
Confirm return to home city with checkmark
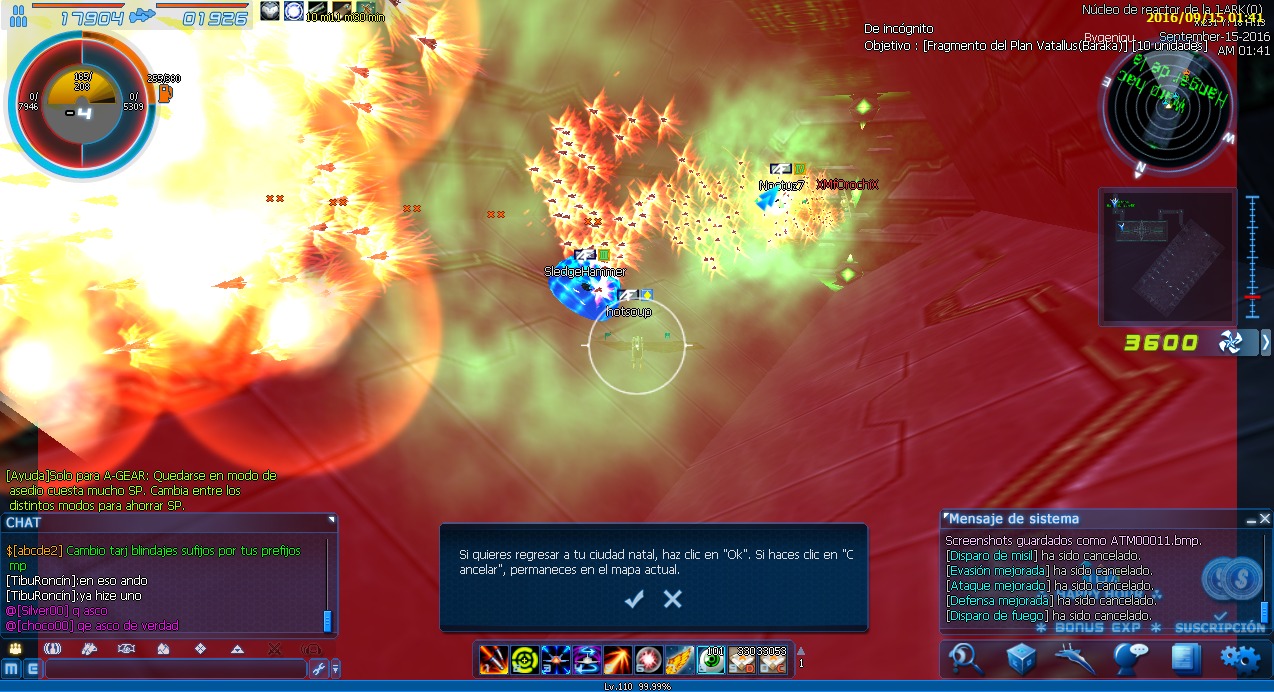point(634,599)
